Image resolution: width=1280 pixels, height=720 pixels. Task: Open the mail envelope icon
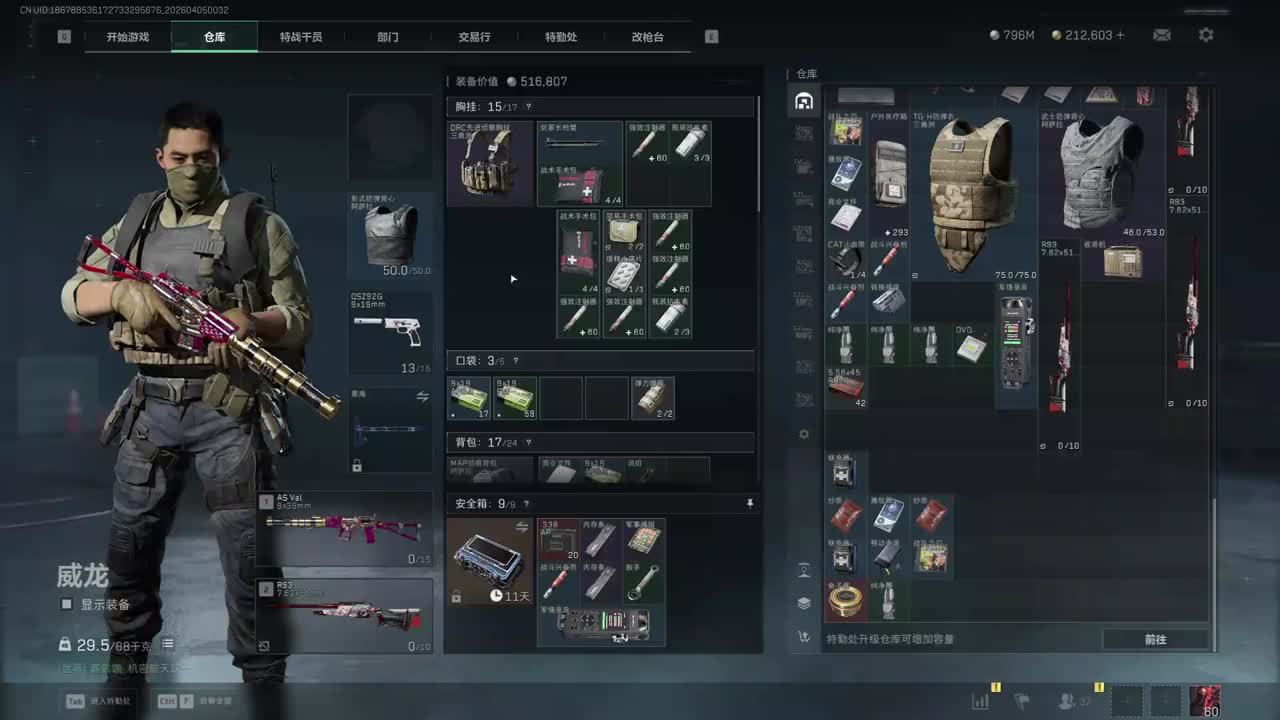click(x=1162, y=35)
